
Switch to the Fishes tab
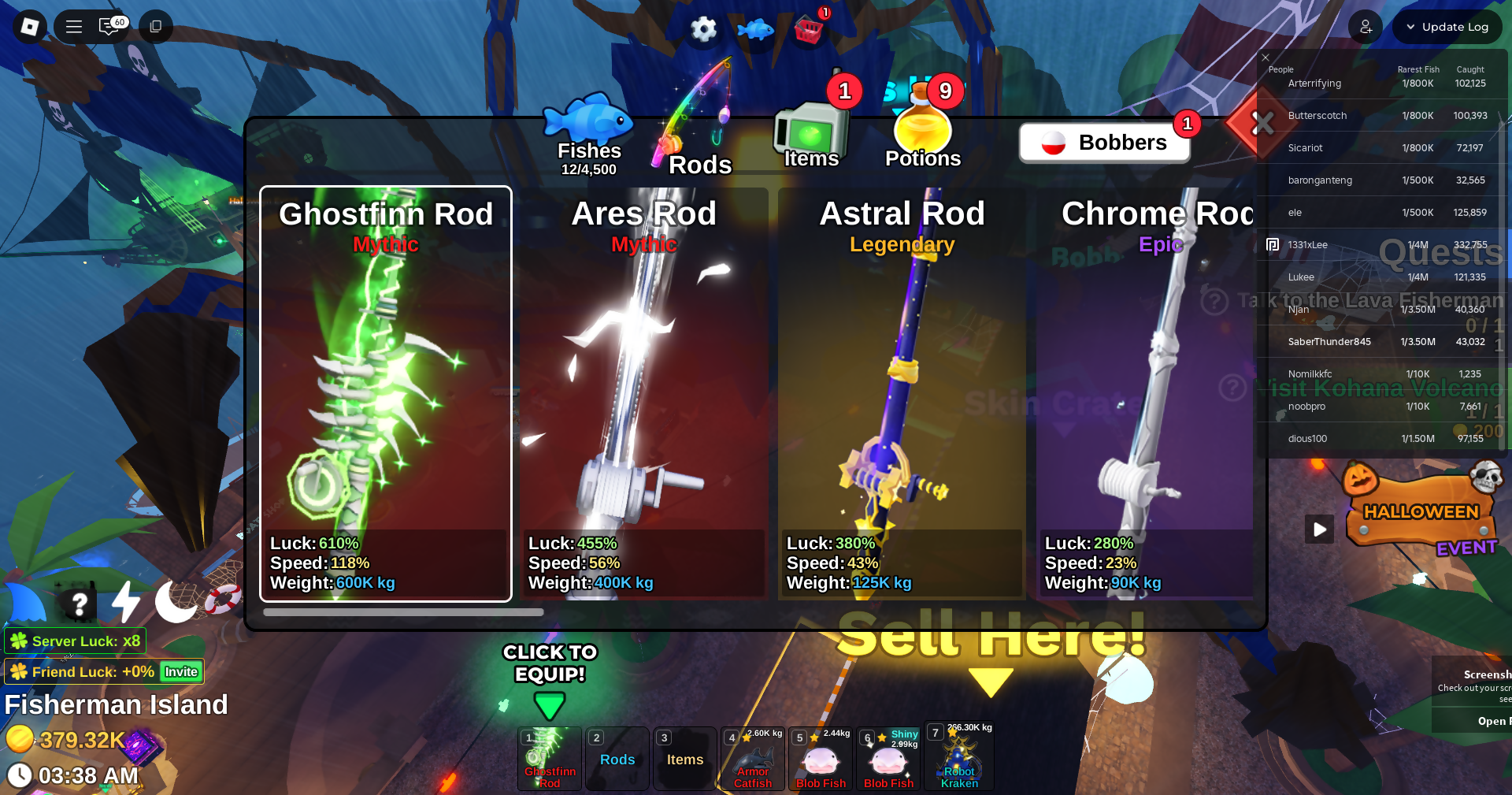click(588, 136)
